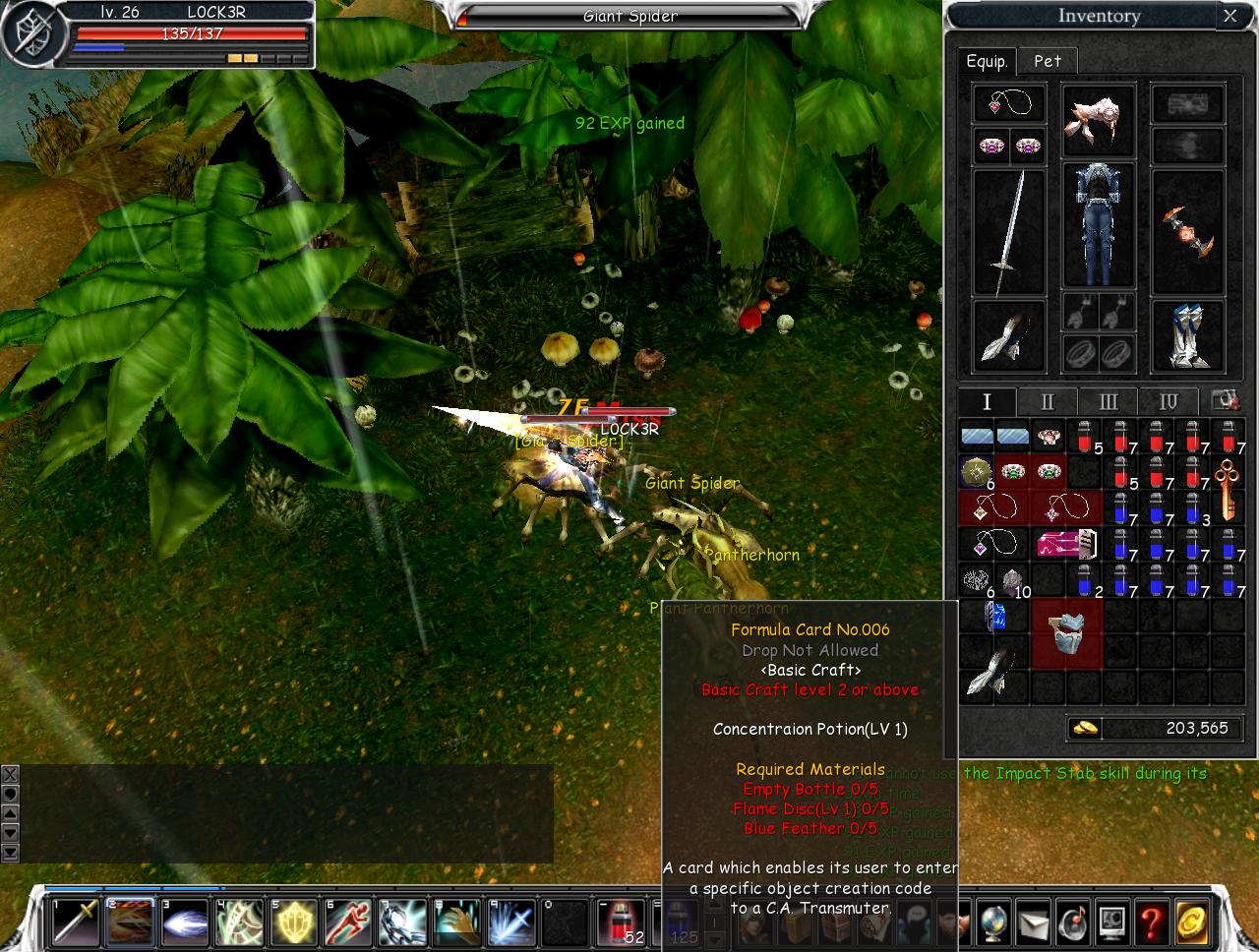Close the Inventory window
This screenshot has width=1259, height=952.
pyautogui.click(x=1229, y=16)
